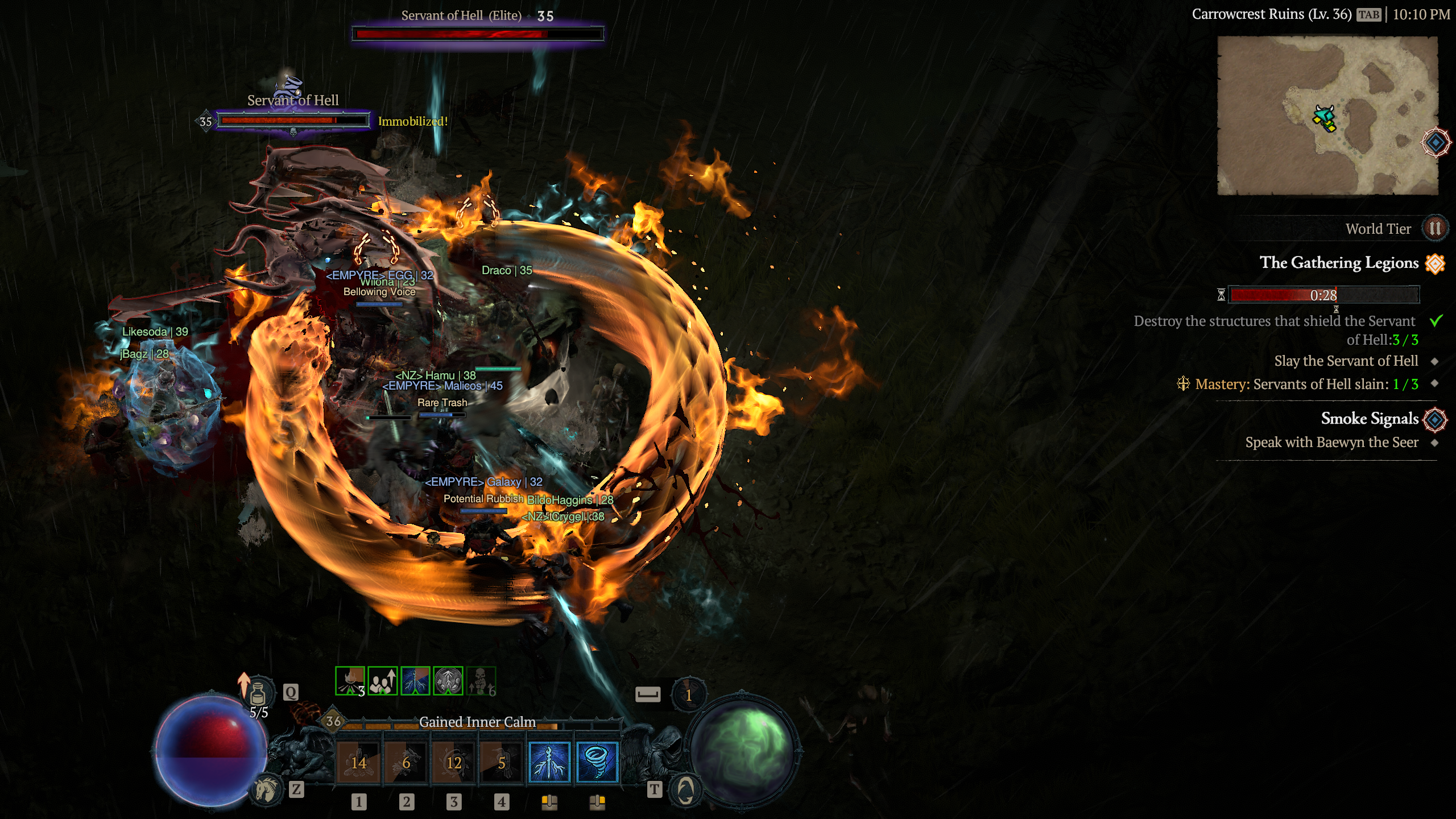The width and height of the screenshot is (1456, 819).
Task: Use the town portal swirl icon
Action: [685, 789]
